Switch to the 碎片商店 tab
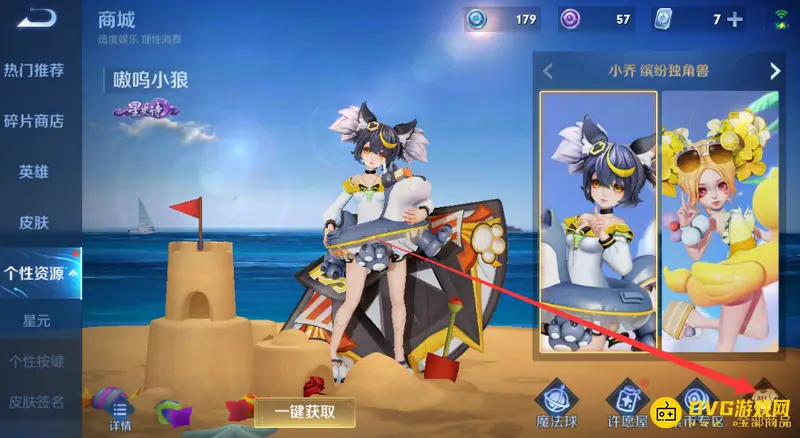 click(x=34, y=121)
